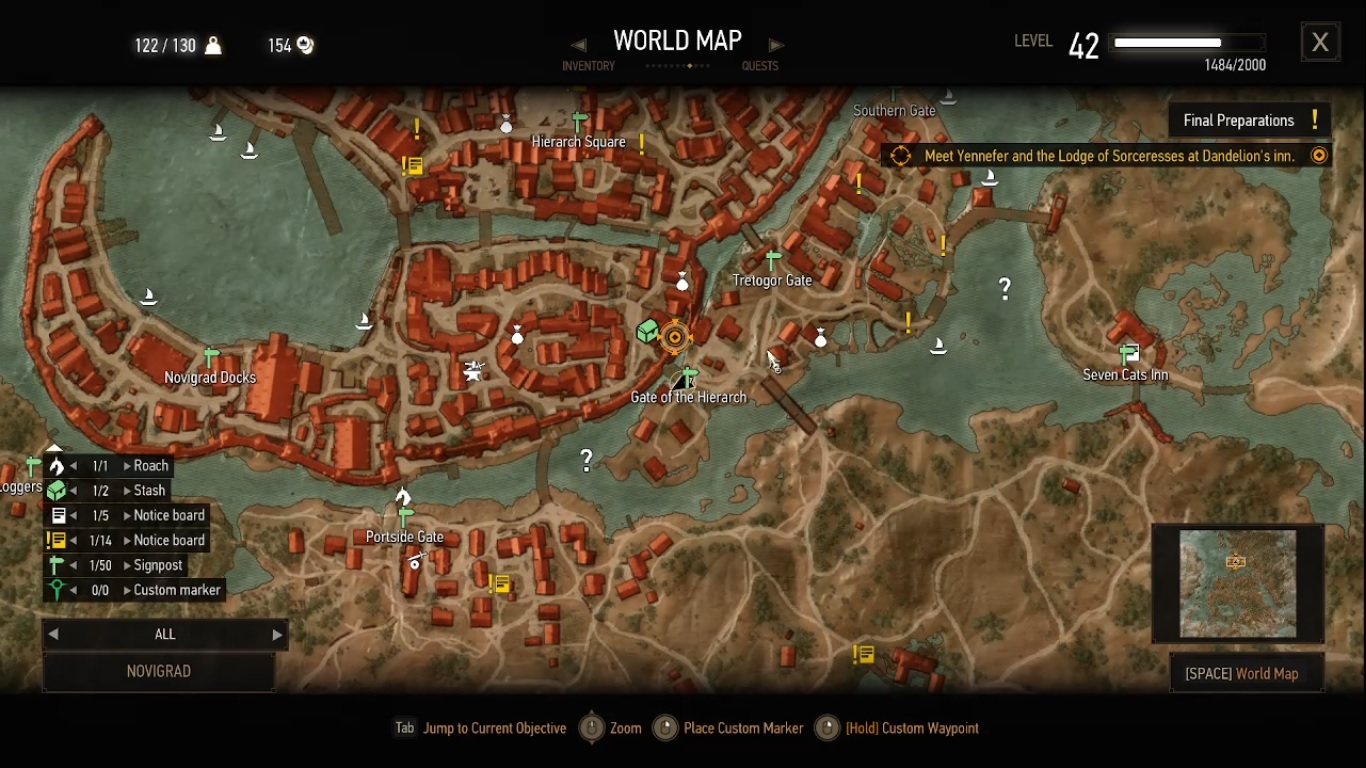Open the area overview thumbnail map
Screen dimensions: 1366x768
1238,584
